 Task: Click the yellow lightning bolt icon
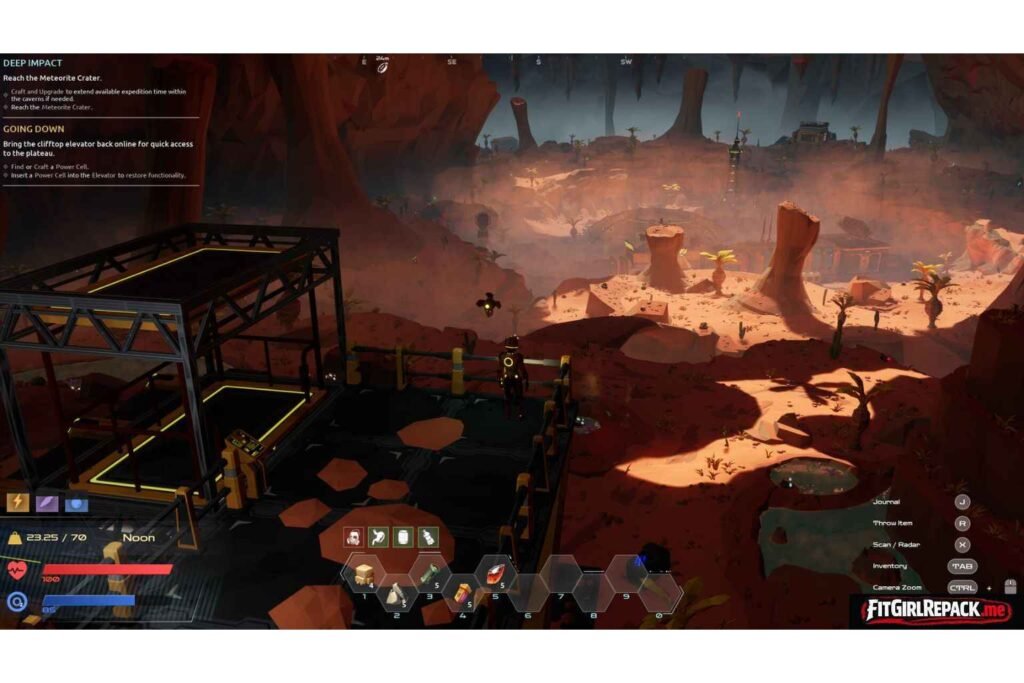(x=18, y=502)
